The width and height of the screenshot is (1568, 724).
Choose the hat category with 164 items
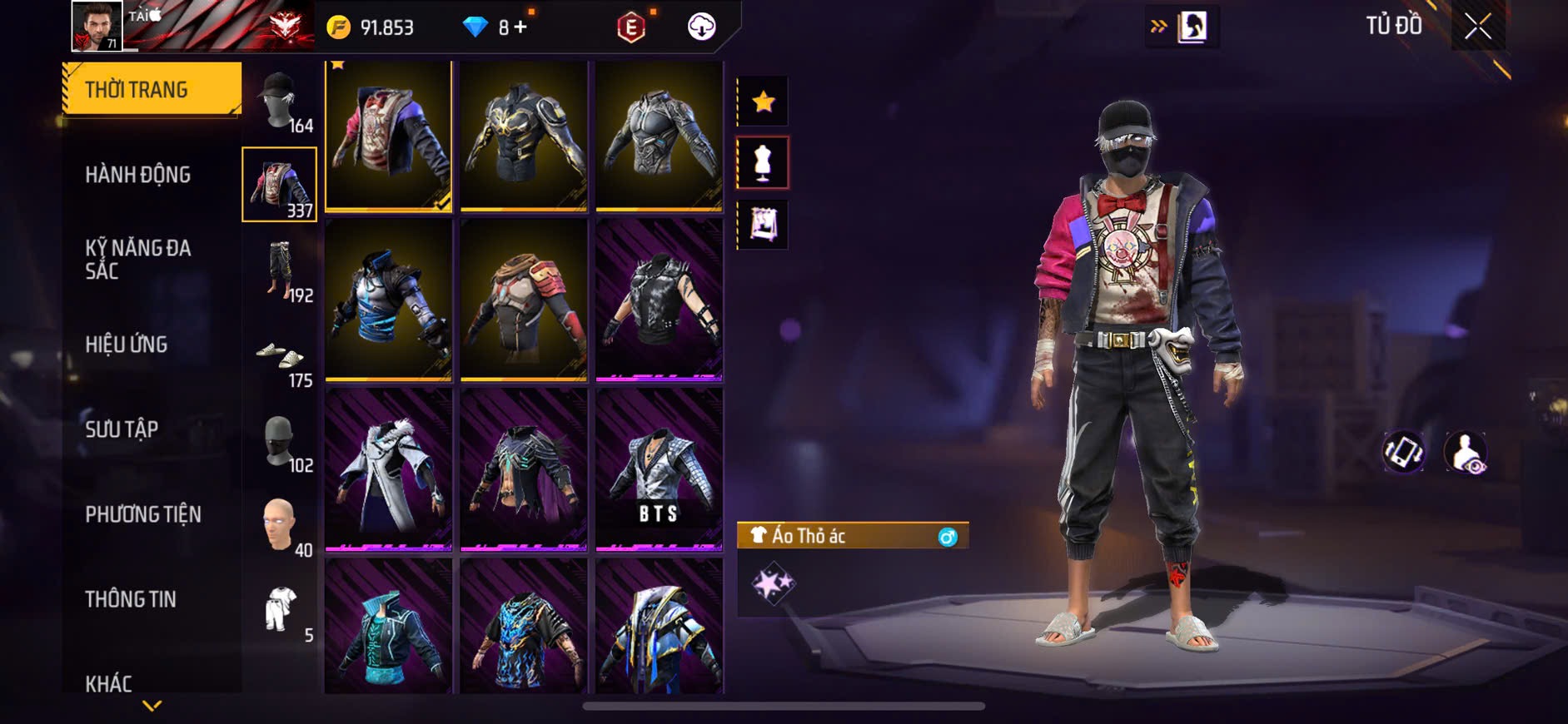pyautogui.click(x=280, y=102)
